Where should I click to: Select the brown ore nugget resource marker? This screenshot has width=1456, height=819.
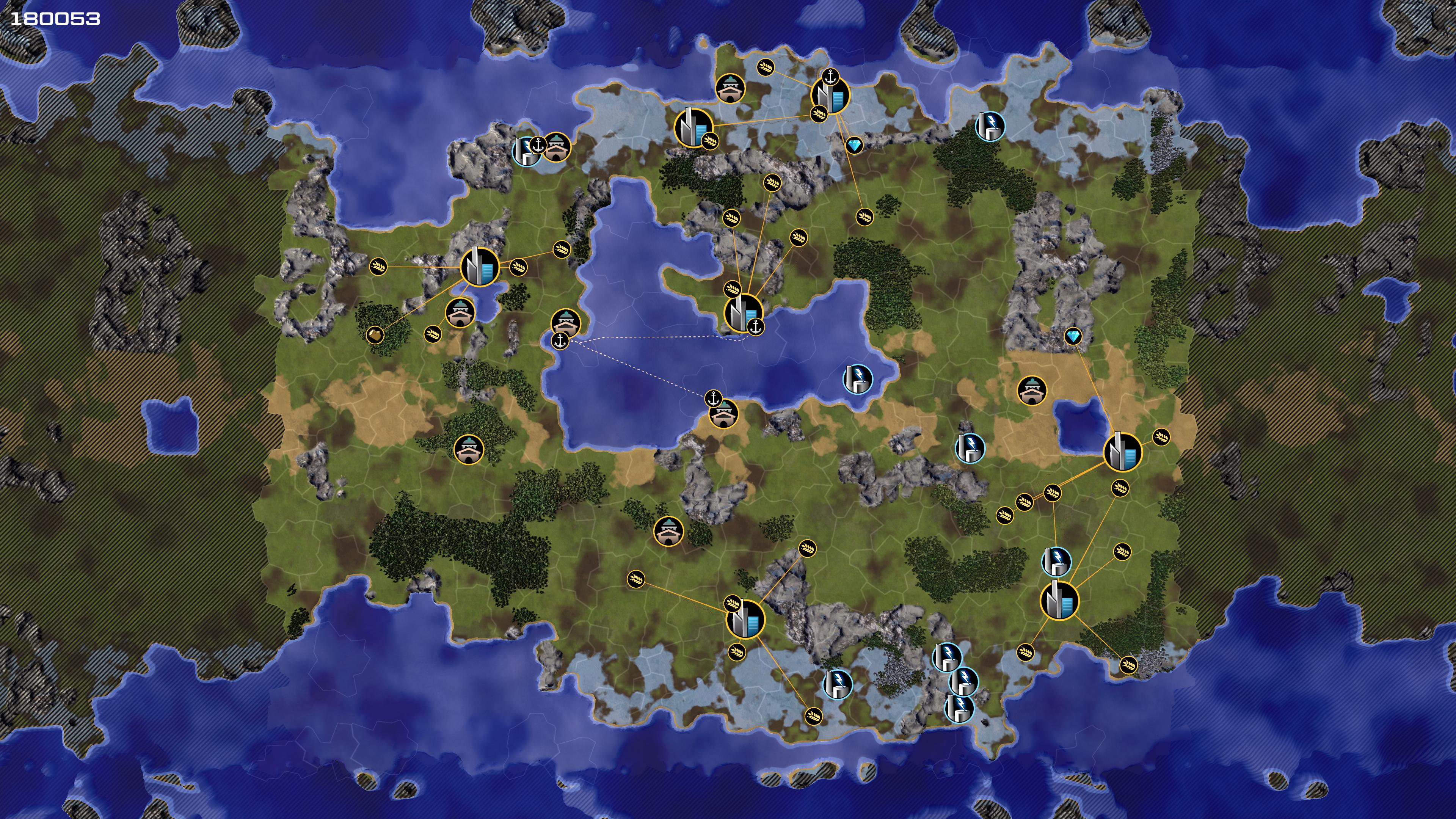click(374, 334)
